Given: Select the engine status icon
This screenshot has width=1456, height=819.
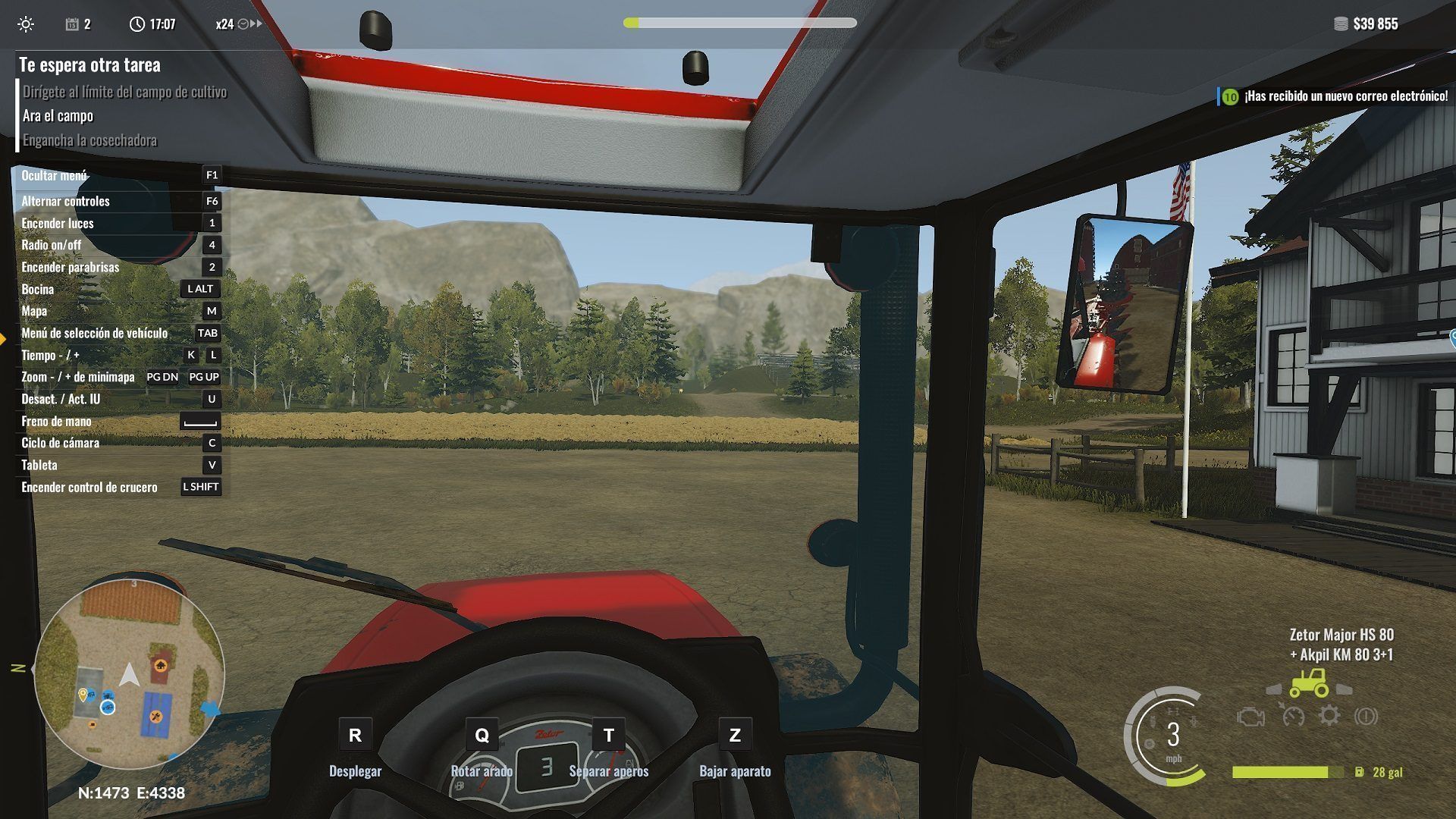Looking at the screenshot, I should pyautogui.click(x=1250, y=717).
